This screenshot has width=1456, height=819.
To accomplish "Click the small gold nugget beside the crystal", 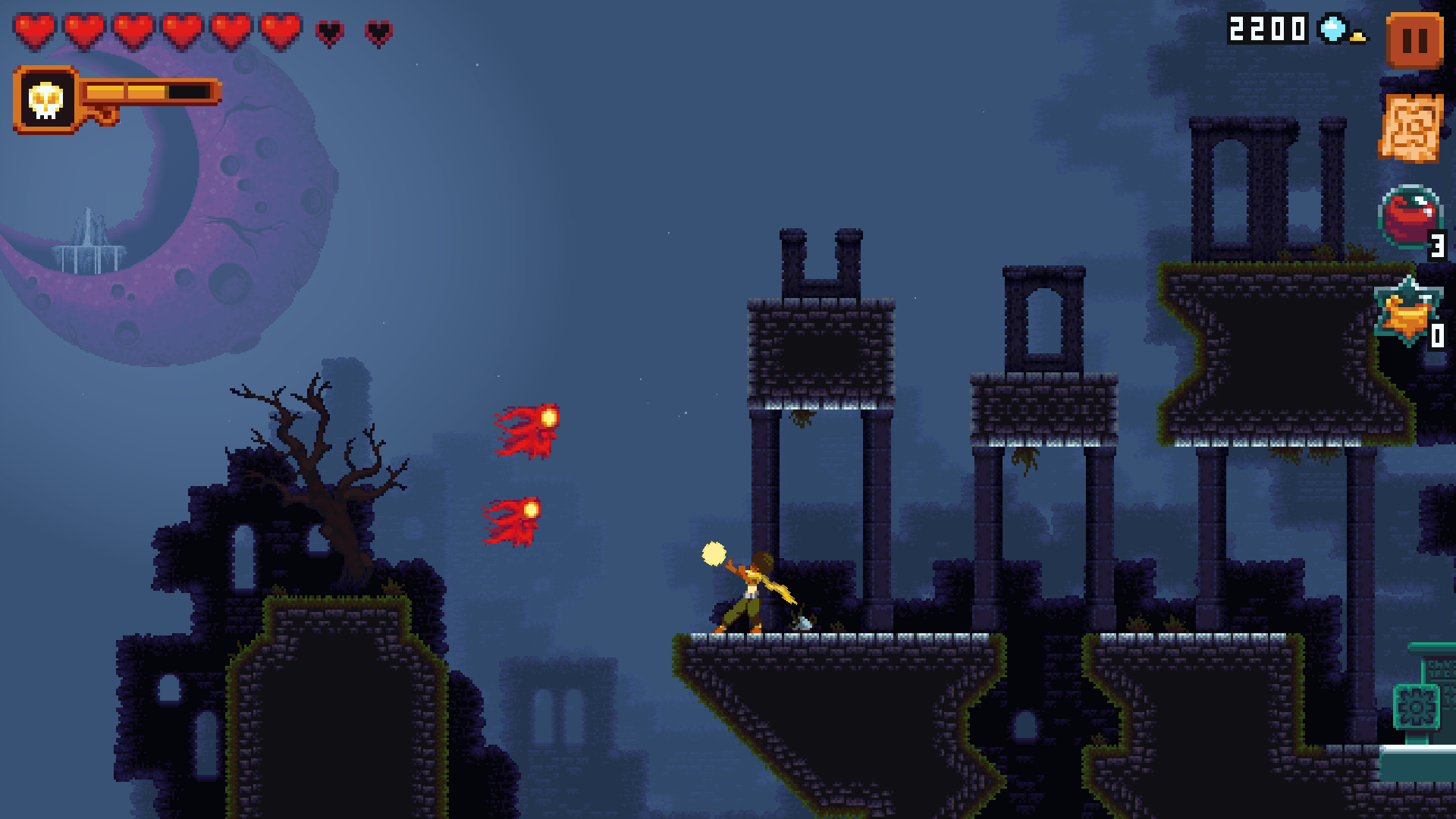I will click(x=1357, y=36).
